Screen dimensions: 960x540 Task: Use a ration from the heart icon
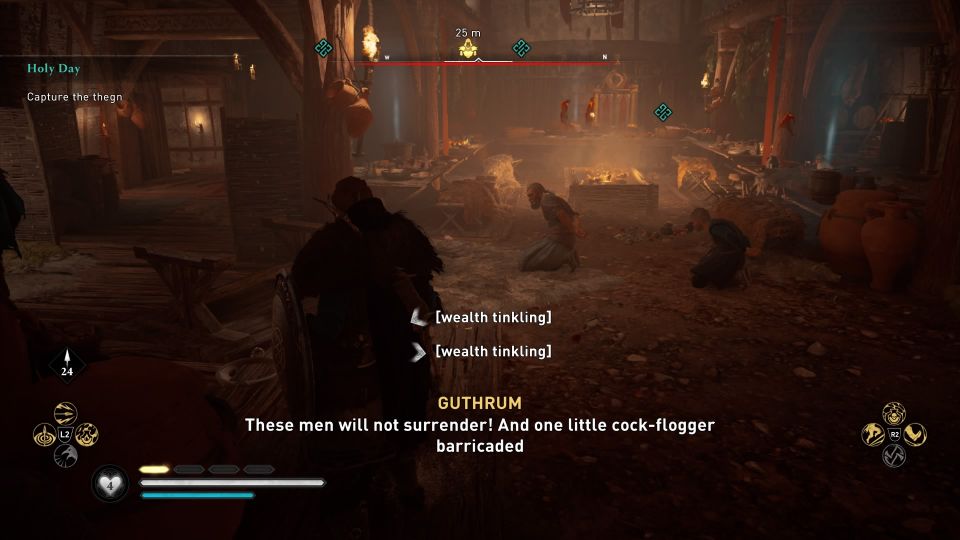coord(108,485)
